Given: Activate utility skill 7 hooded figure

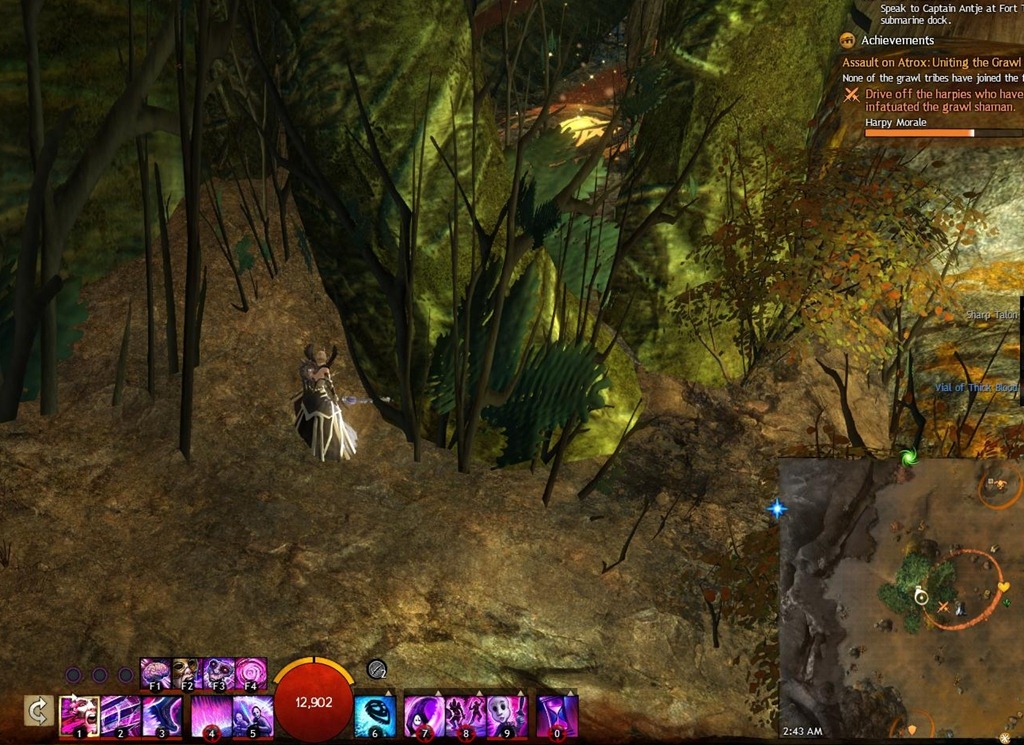Looking at the screenshot, I should [x=424, y=716].
